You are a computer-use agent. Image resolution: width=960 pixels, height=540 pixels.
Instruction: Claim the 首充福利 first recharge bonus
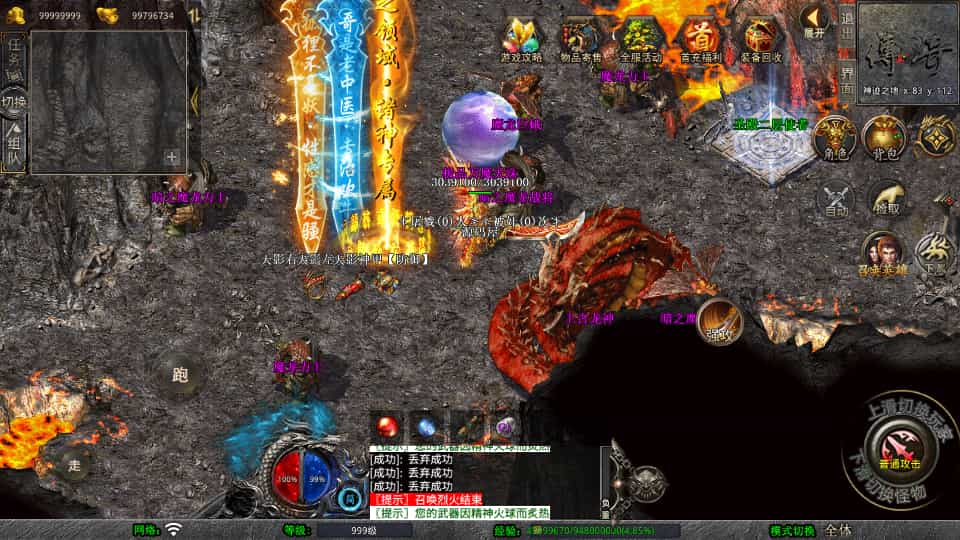click(x=700, y=40)
